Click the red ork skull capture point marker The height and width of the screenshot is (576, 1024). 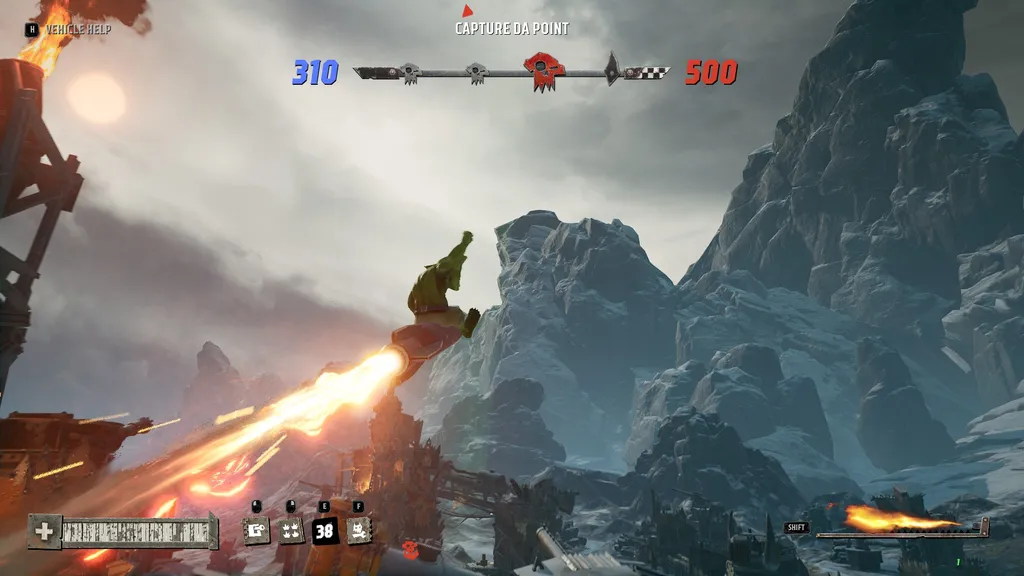point(543,71)
